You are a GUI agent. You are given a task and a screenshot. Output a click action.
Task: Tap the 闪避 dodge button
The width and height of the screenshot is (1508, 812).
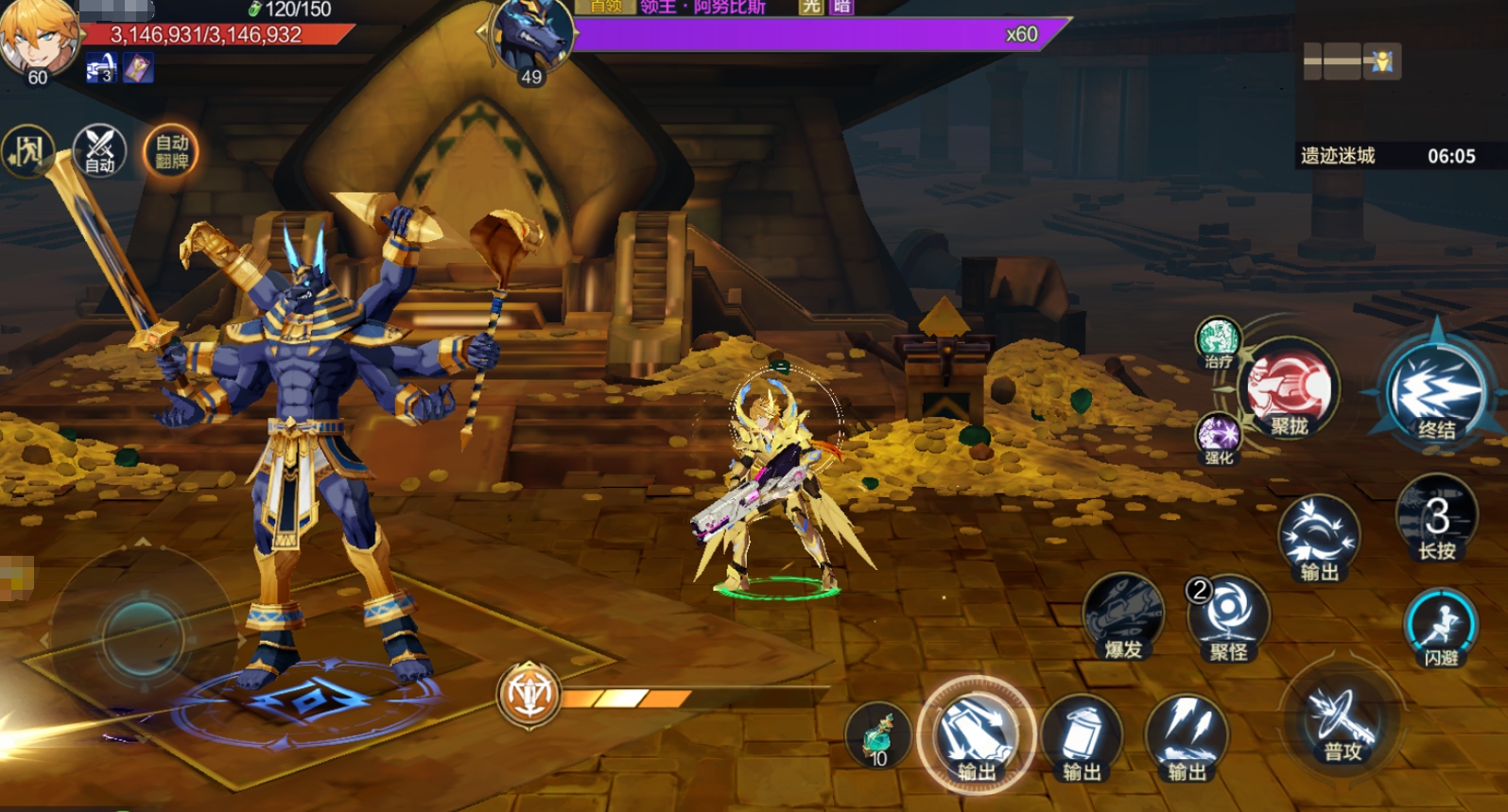tap(1441, 628)
